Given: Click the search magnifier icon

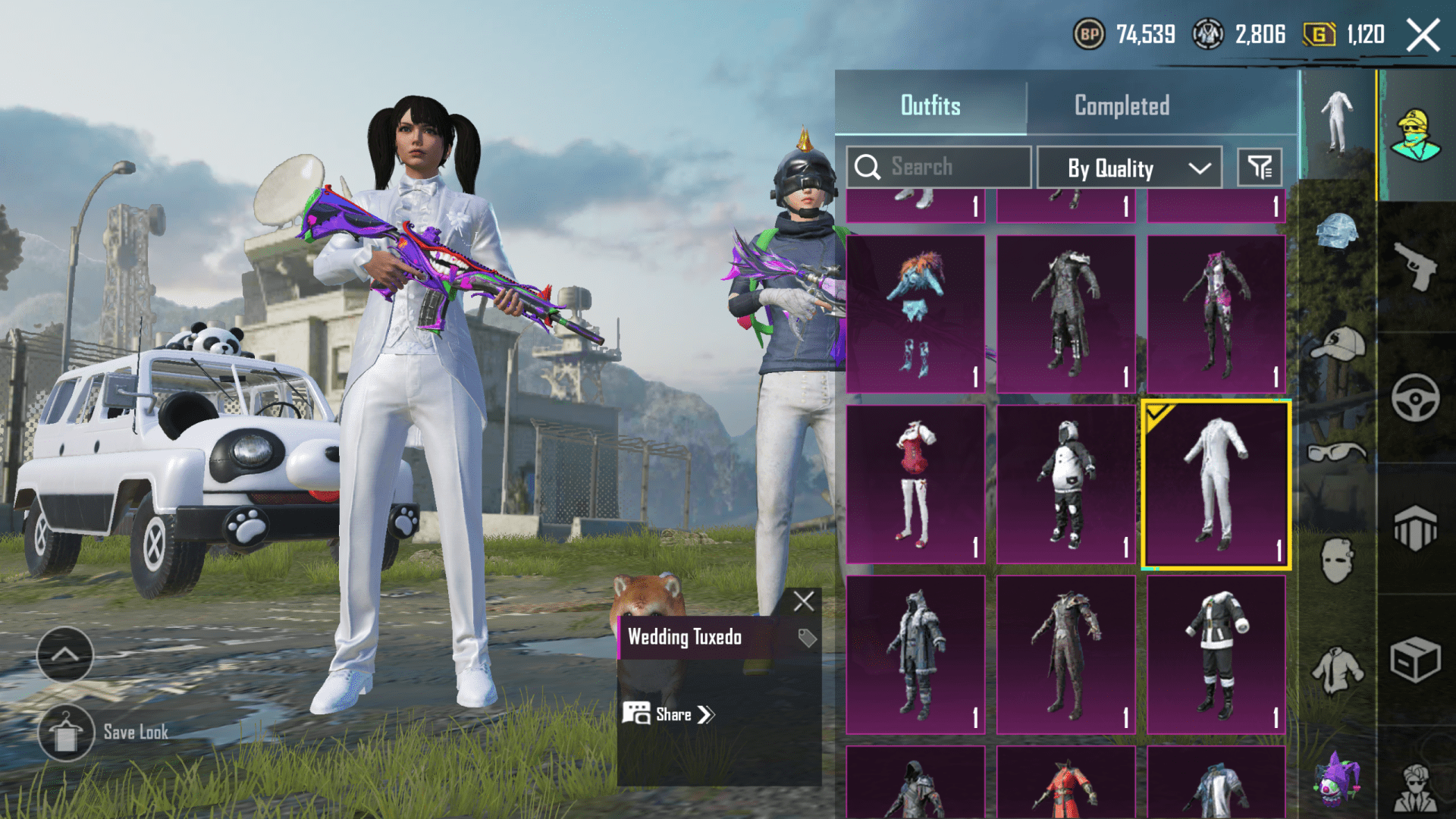Looking at the screenshot, I should (868, 167).
